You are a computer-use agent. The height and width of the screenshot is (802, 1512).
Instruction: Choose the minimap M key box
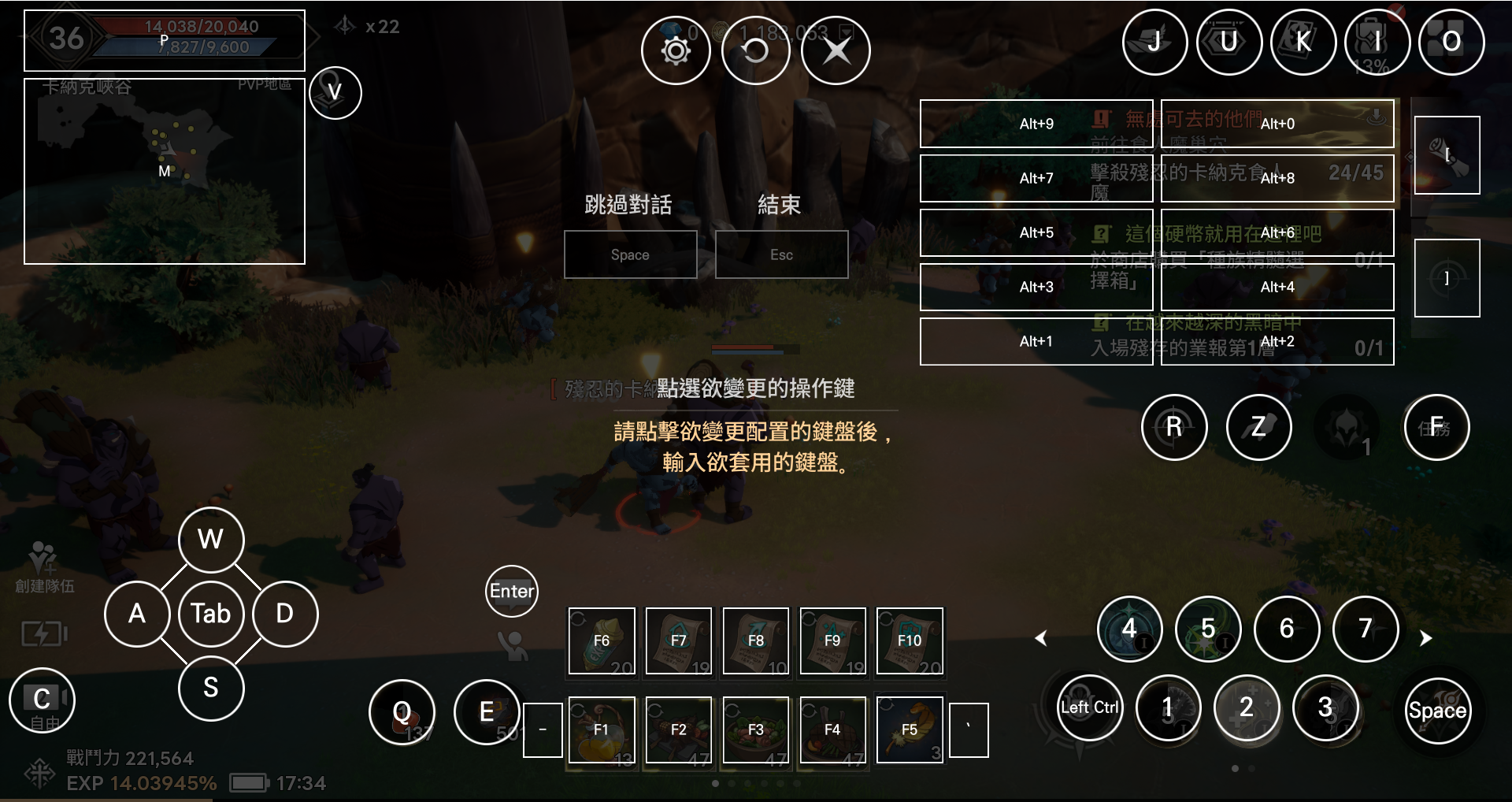point(165,171)
